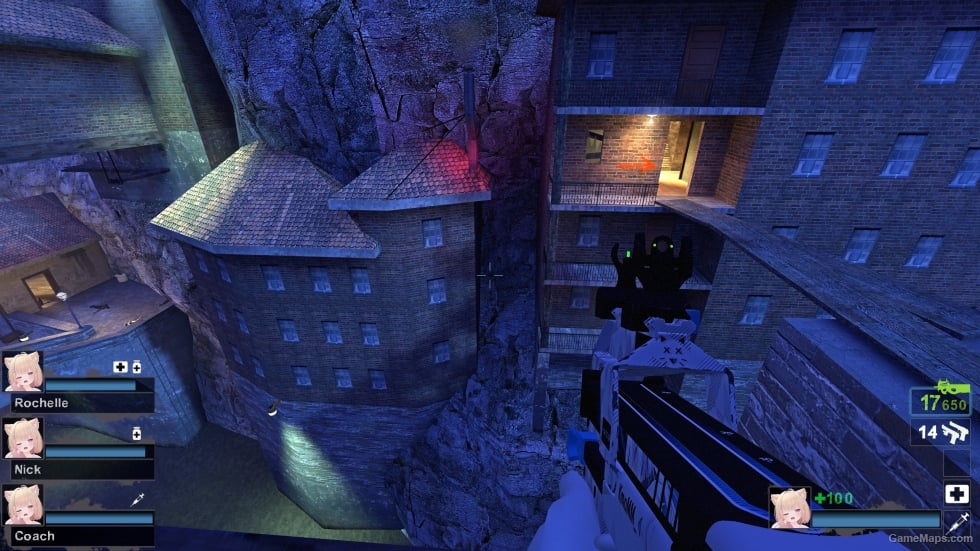This screenshot has width=980, height=551.
Task: Click Nick's pain pills icon
Action: click(x=137, y=433)
